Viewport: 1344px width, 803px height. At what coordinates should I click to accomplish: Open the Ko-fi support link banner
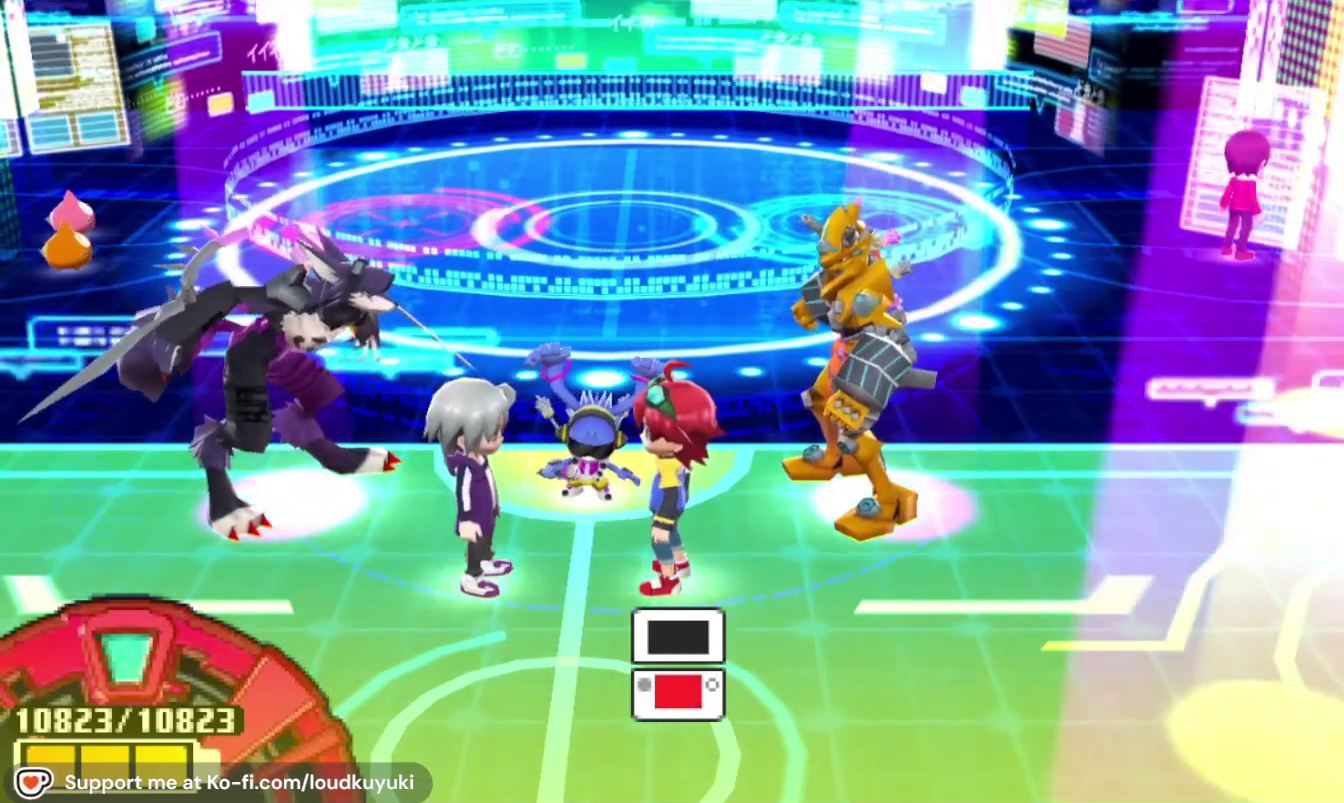(x=222, y=782)
